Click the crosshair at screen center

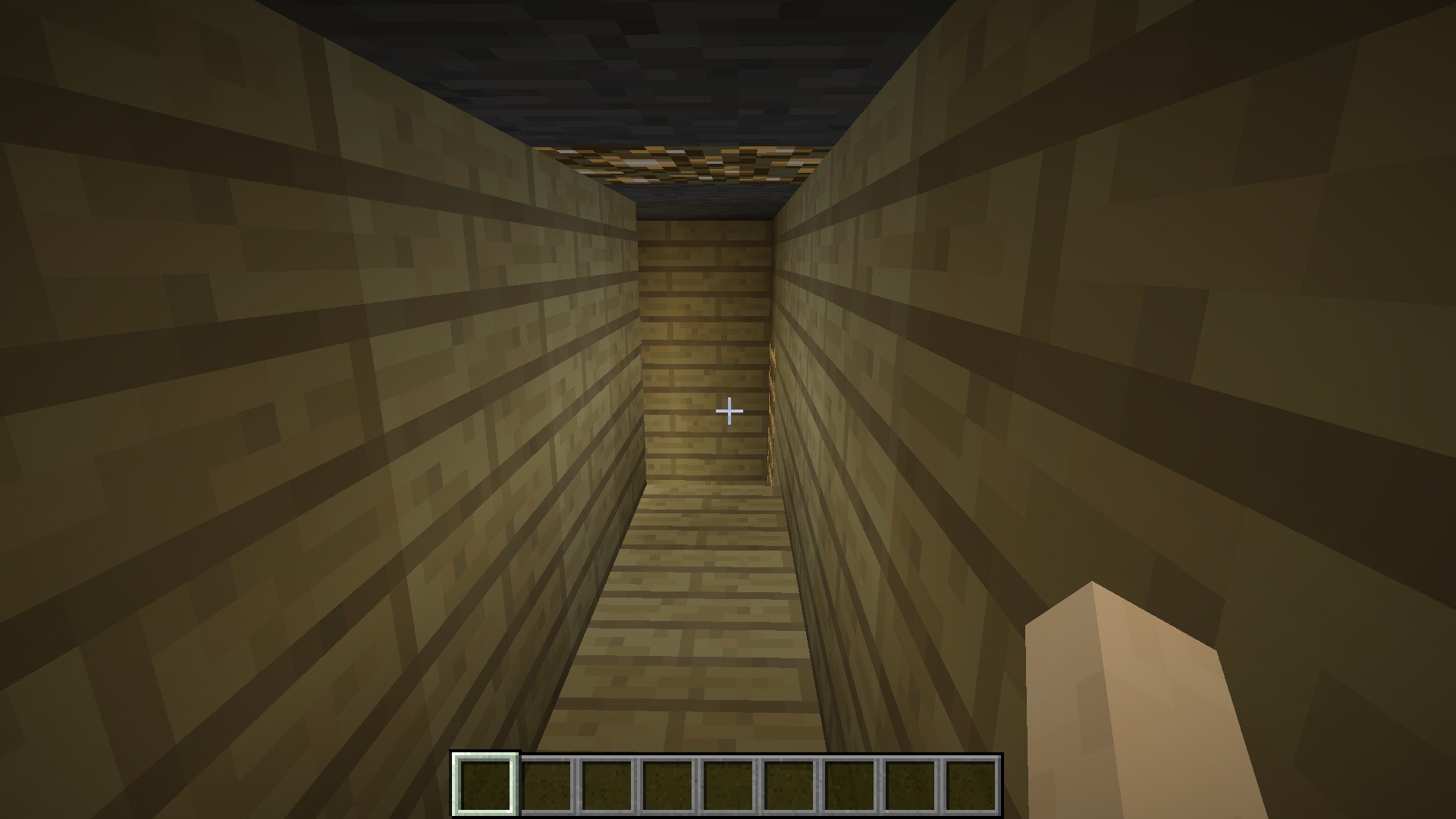[728, 409]
